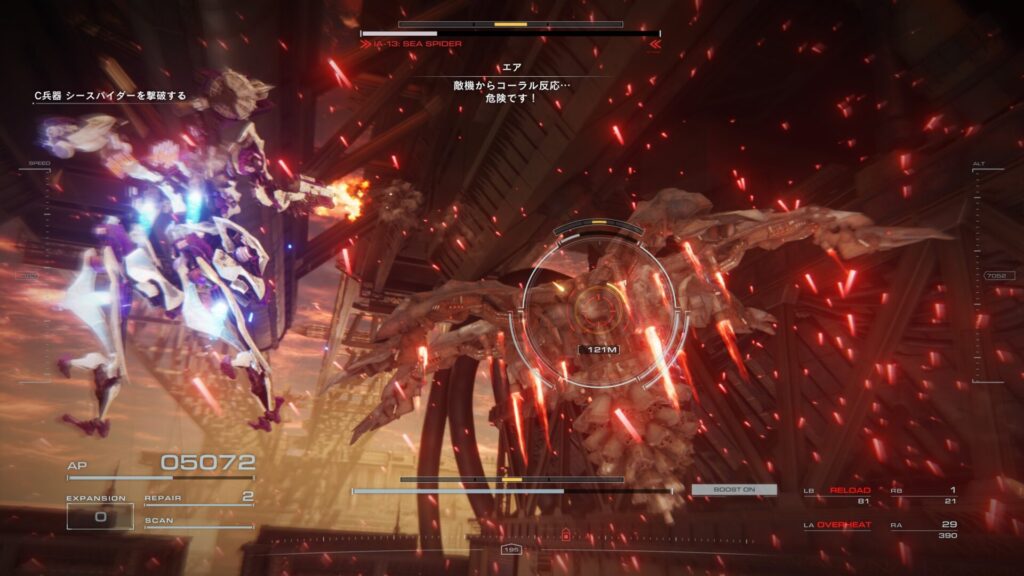Toggle the BOOST ON indicator

coord(734,489)
